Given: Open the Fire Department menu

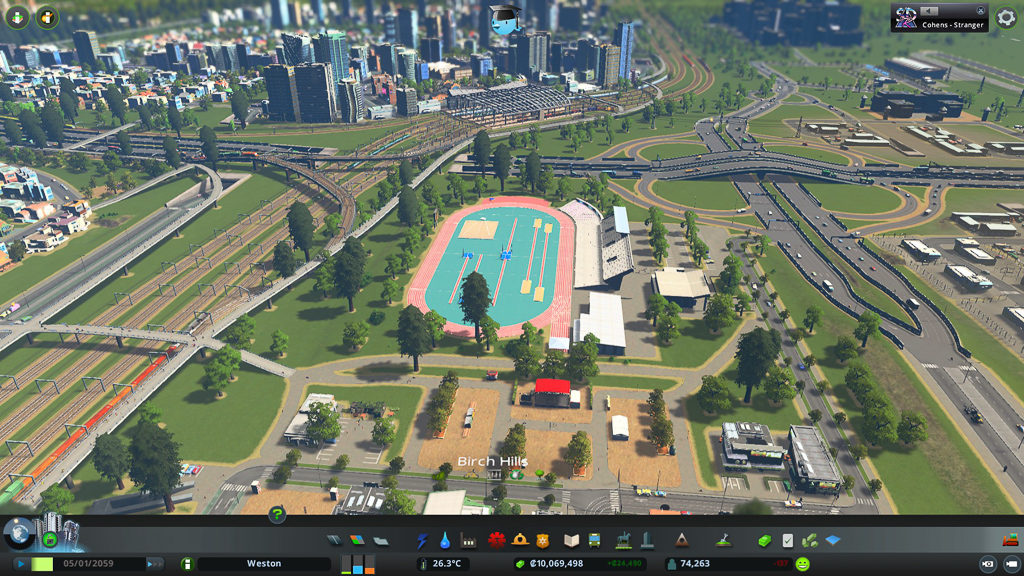Looking at the screenshot, I should coord(520,541).
